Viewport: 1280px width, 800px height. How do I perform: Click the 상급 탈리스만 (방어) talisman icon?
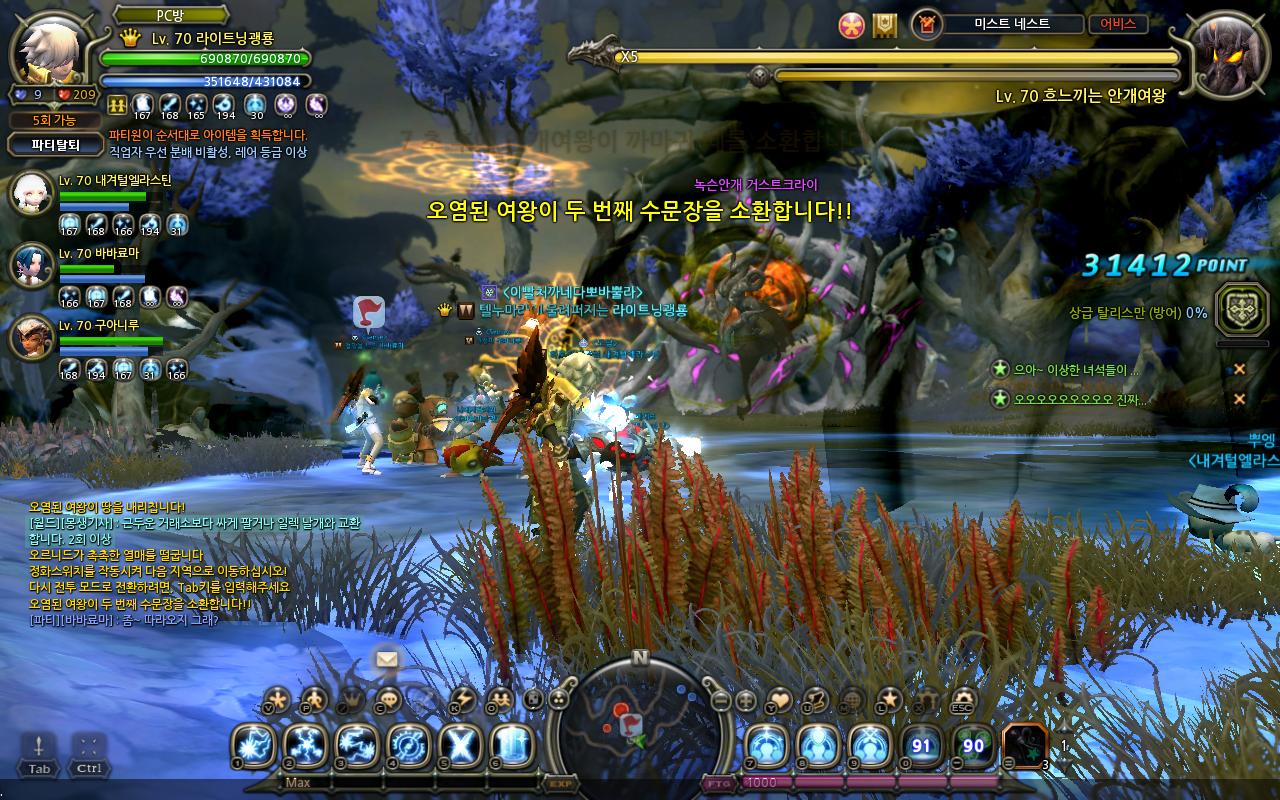(x=1242, y=309)
